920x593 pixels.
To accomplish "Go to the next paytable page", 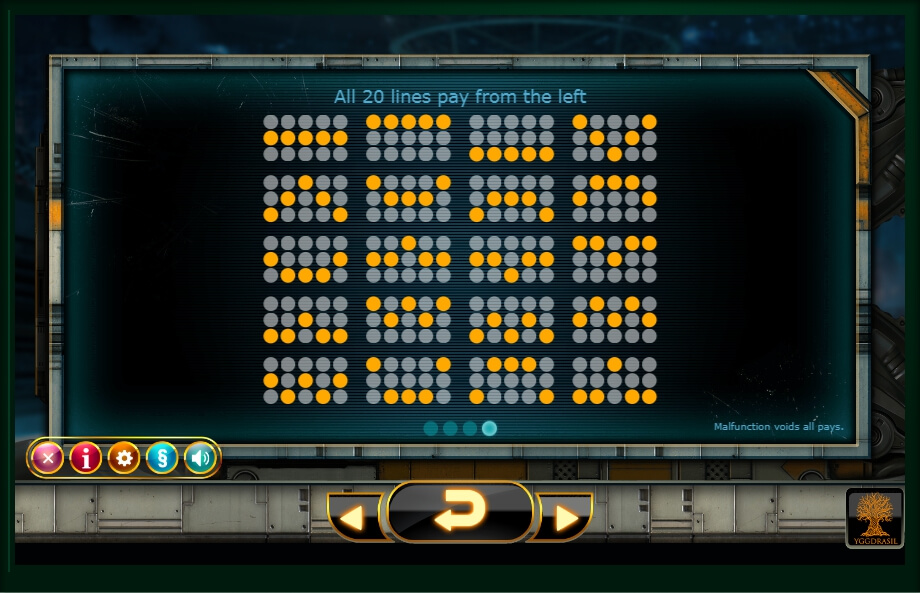I will 566,517.
